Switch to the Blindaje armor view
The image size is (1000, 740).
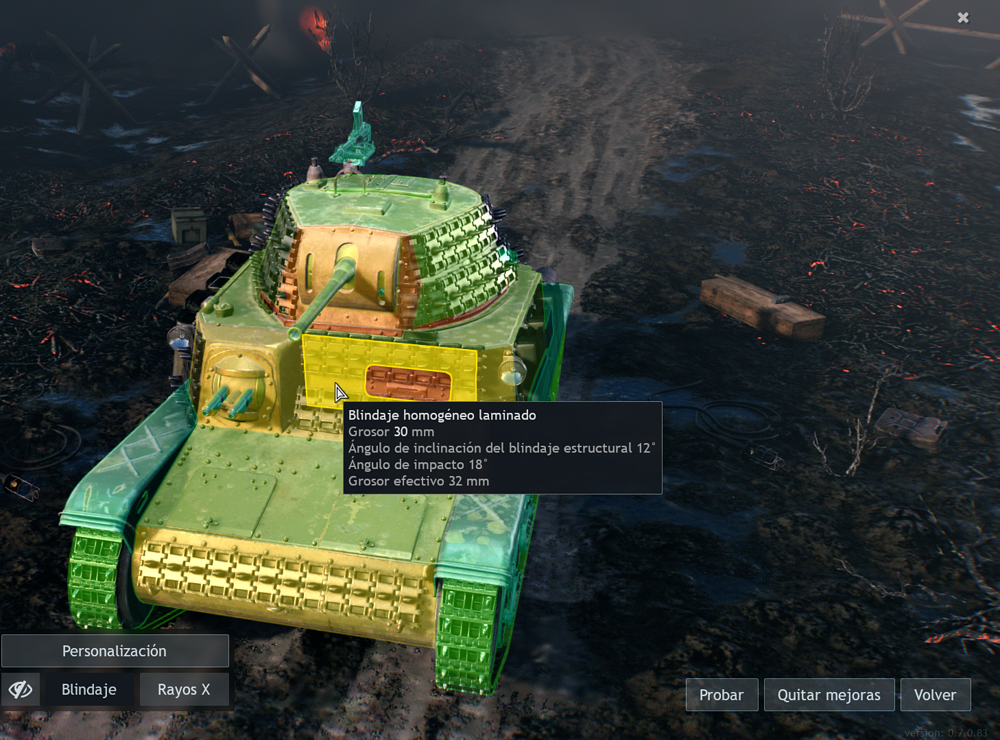(89, 690)
